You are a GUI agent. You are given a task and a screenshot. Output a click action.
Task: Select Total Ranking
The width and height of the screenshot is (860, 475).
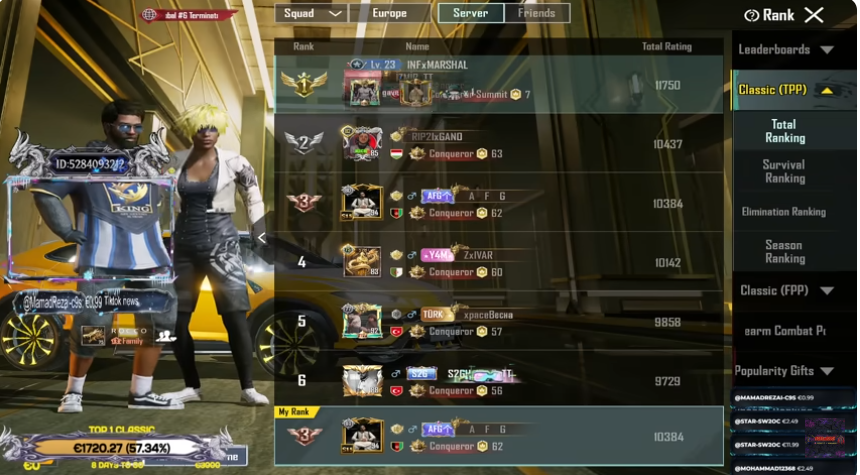click(x=785, y=131)
